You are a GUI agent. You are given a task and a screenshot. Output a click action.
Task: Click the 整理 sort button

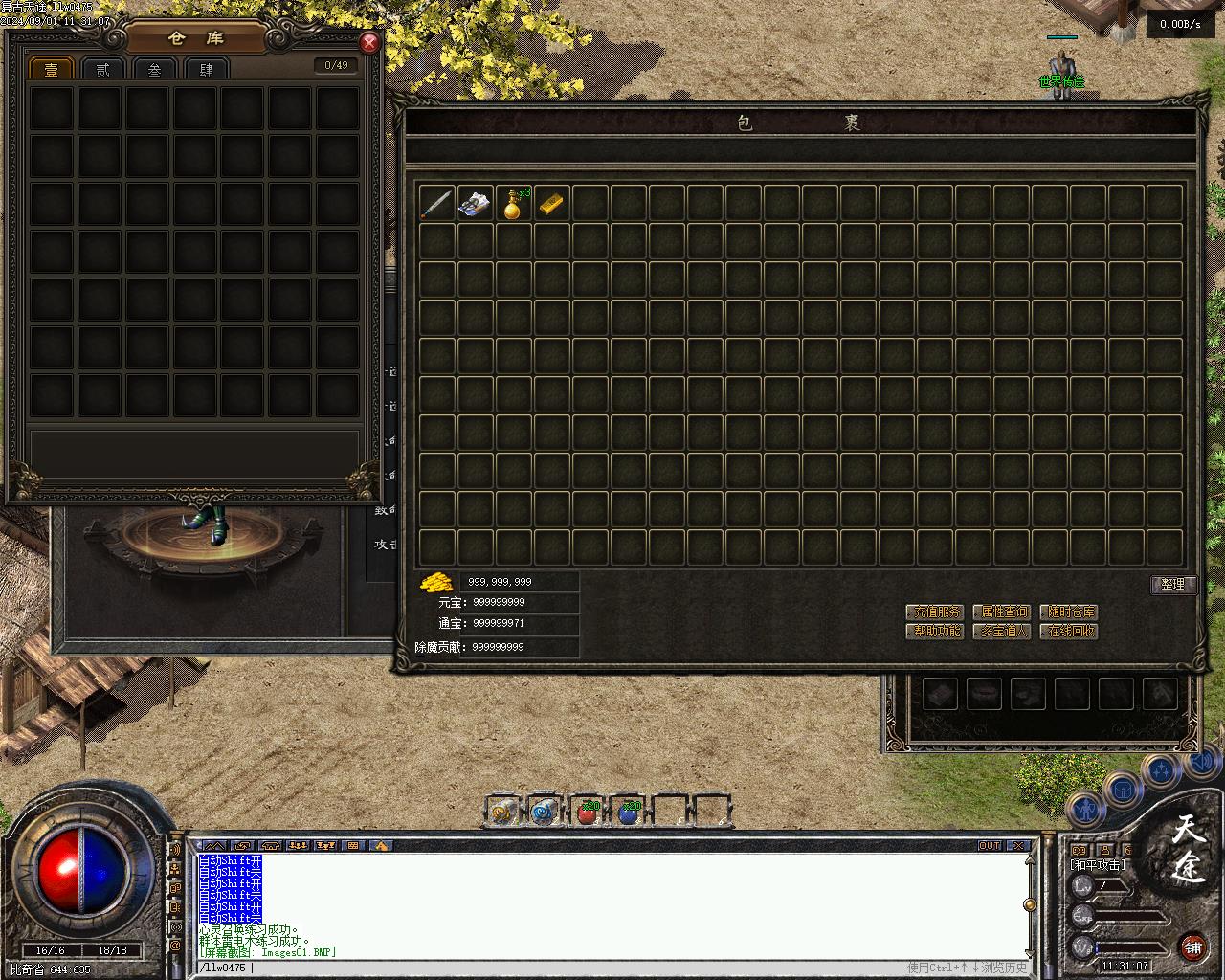1172,585
